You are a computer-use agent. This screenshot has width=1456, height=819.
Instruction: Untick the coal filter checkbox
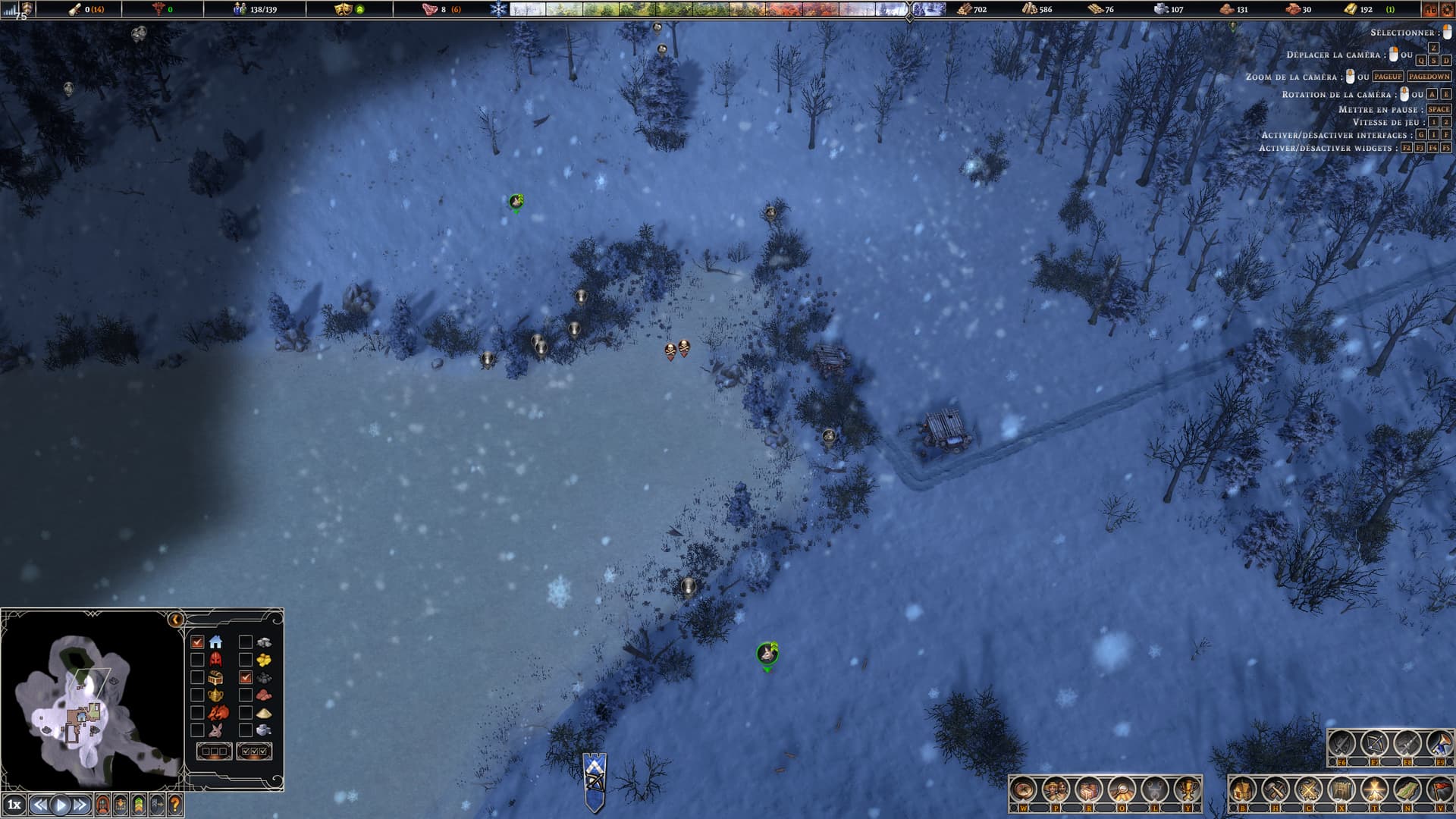(x=245, y=677)
